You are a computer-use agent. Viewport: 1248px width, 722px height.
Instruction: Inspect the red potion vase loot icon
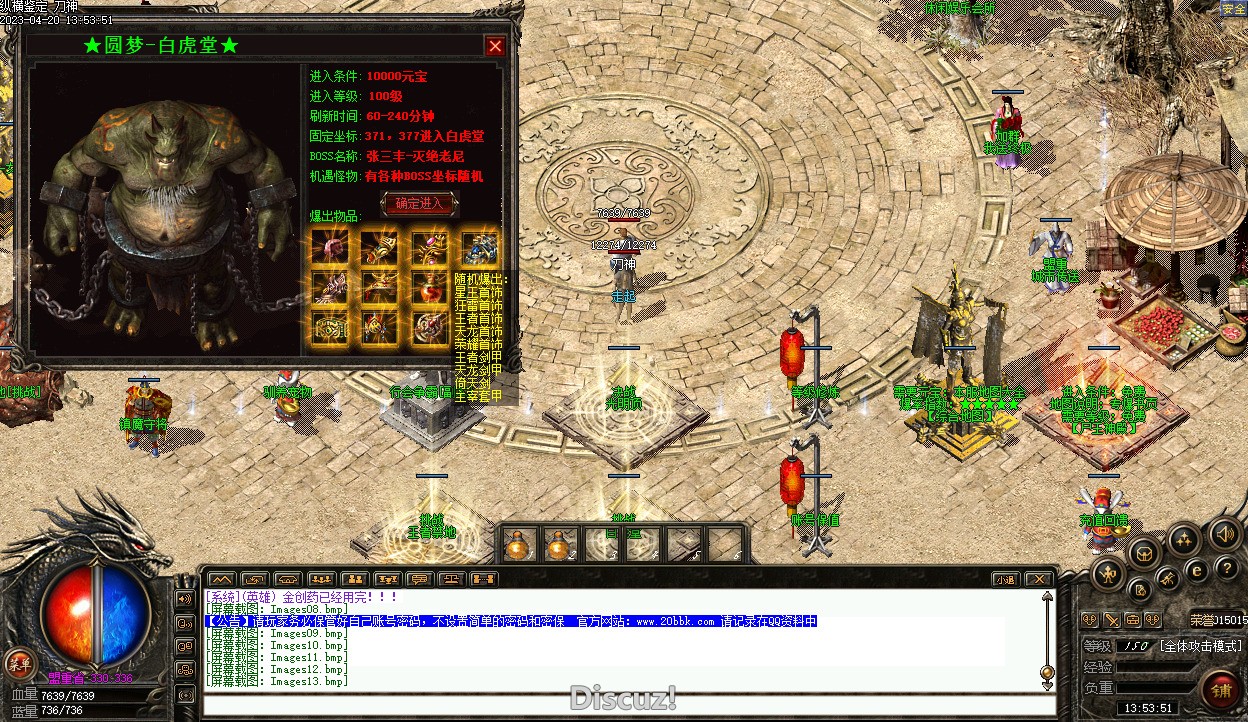coord(430,287)
